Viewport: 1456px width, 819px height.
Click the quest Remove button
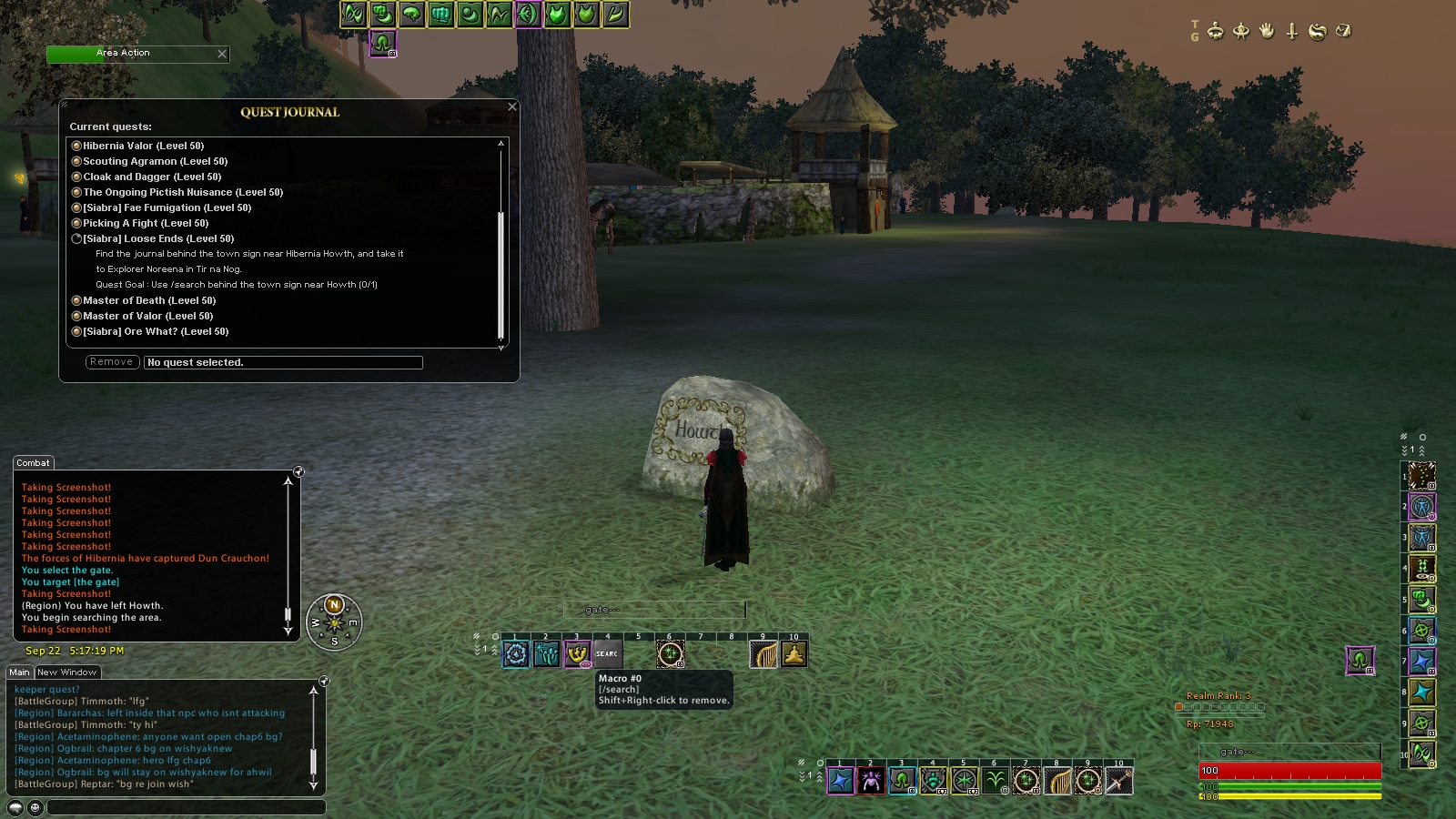(112, 362)
